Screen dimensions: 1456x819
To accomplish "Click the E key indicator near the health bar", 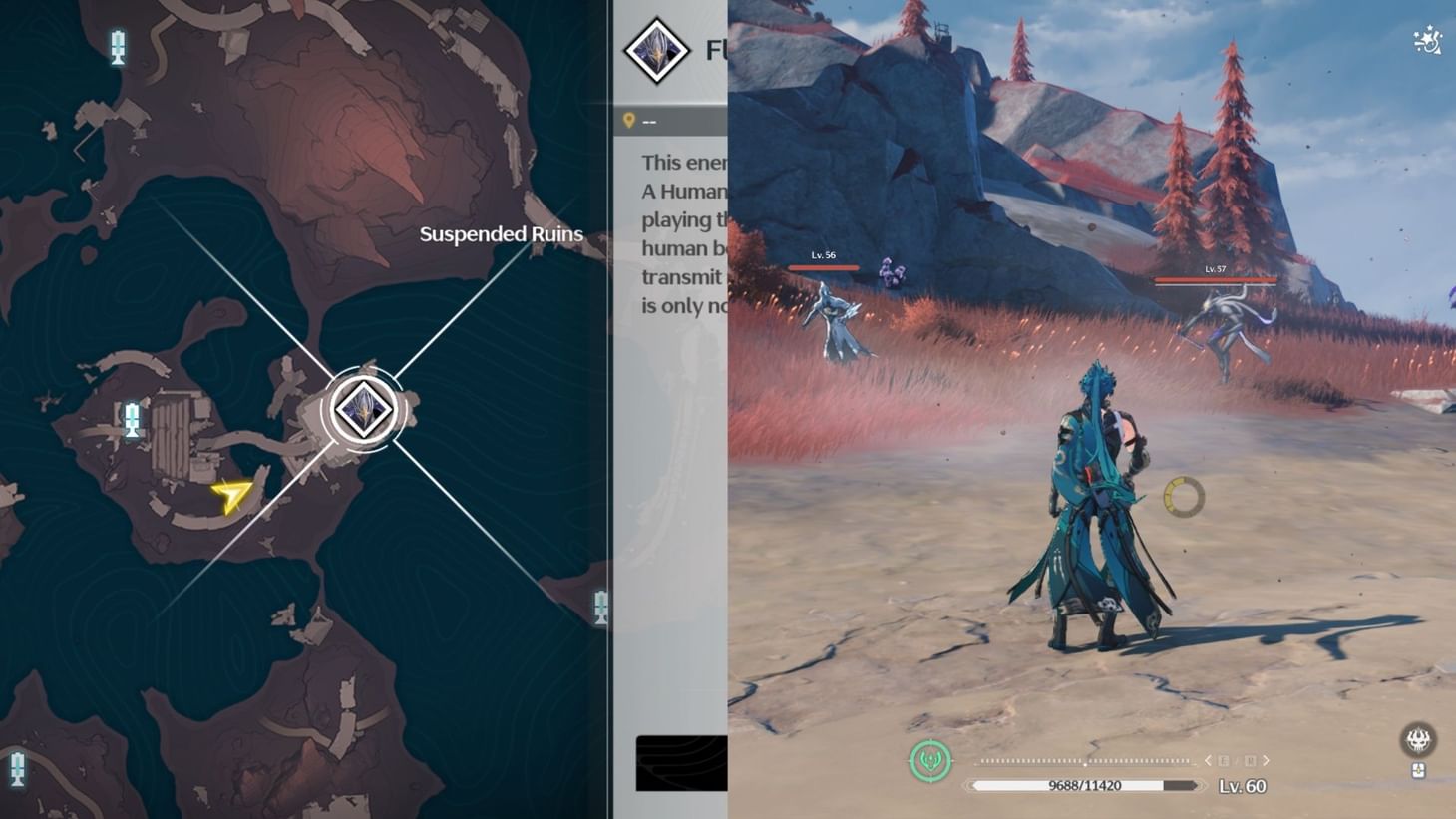I will 1224,760.
